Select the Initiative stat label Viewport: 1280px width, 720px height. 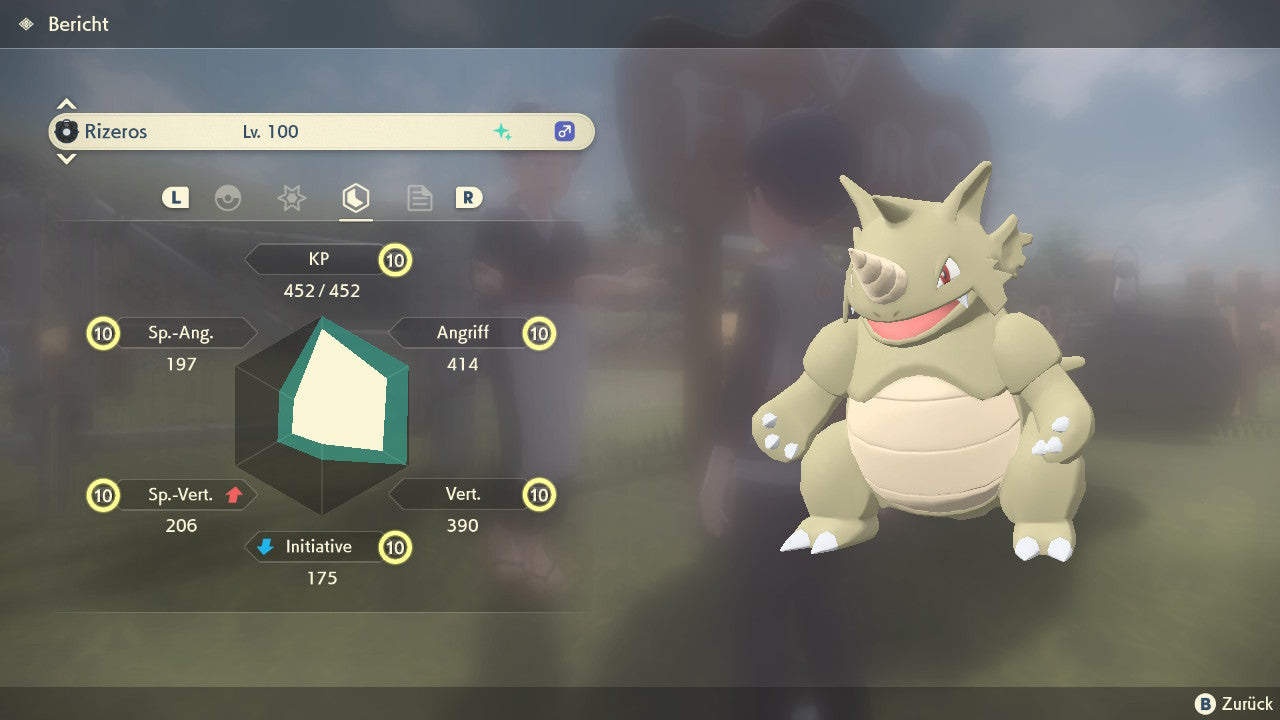click(x=318, y=547)
